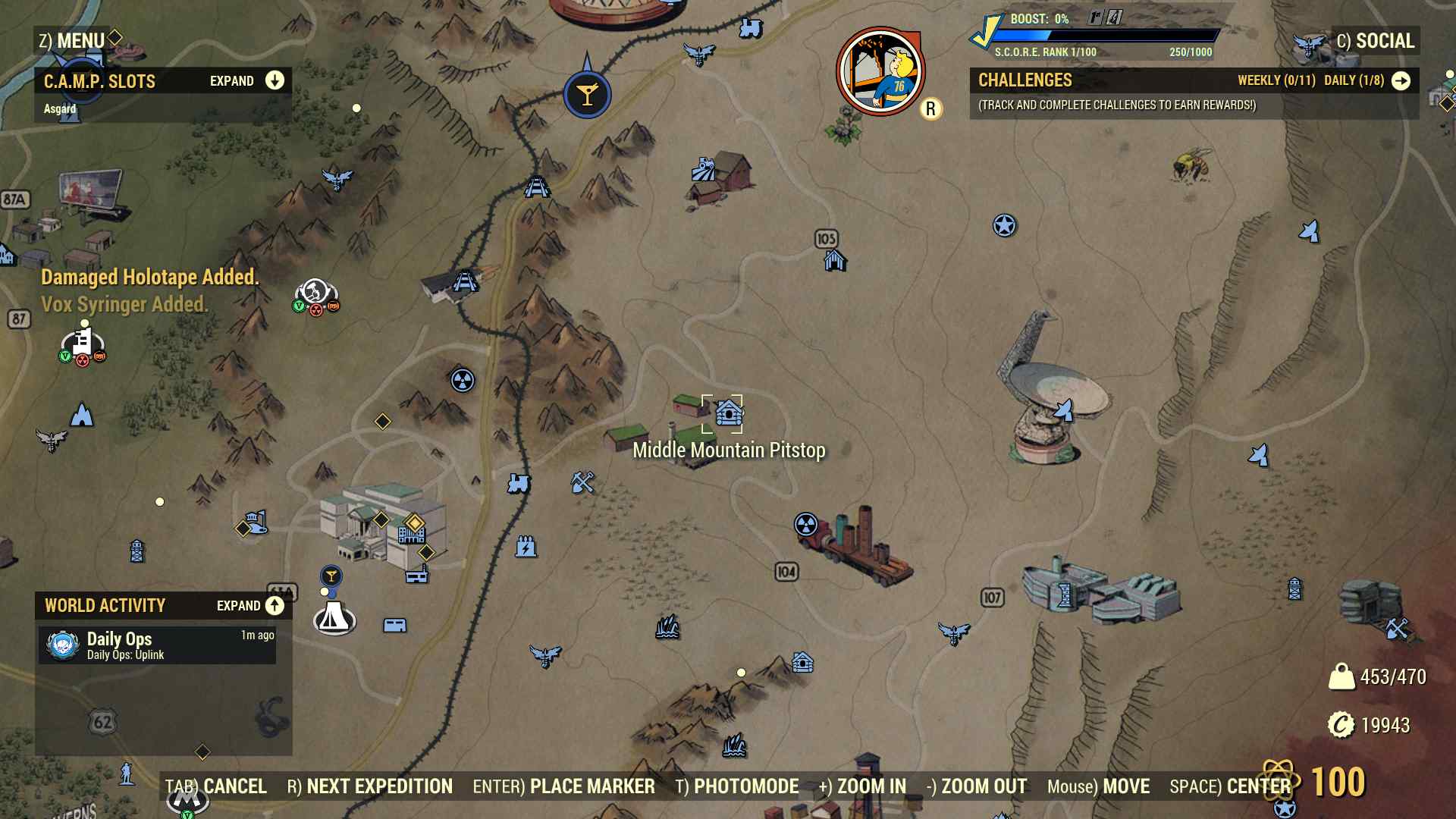This screenshot has width=1456, height=819.
Task: Expand the WORLD ACTIVITY panel
Action: pyautogui.click(x=273, y=607)
